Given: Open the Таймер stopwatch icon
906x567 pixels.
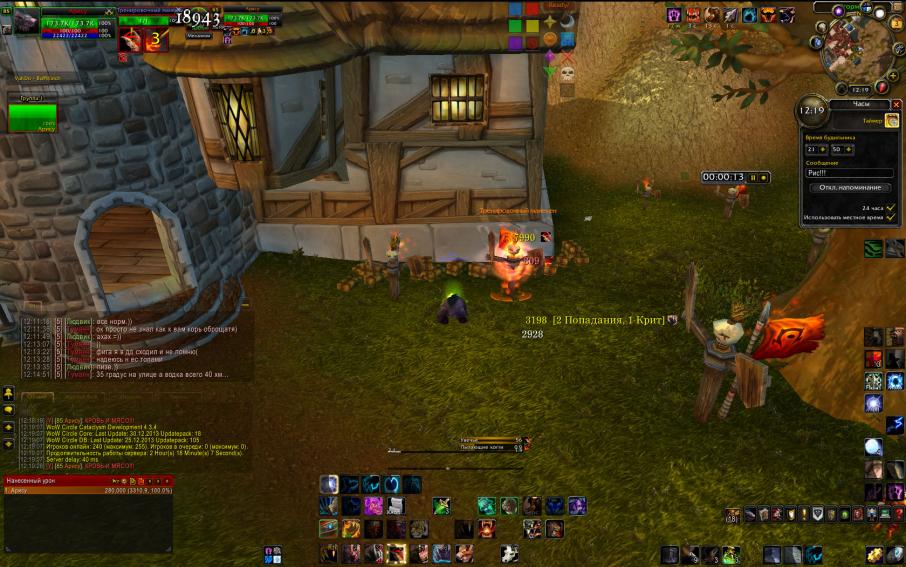Looking at the screenshot, I should click(891, 120).
